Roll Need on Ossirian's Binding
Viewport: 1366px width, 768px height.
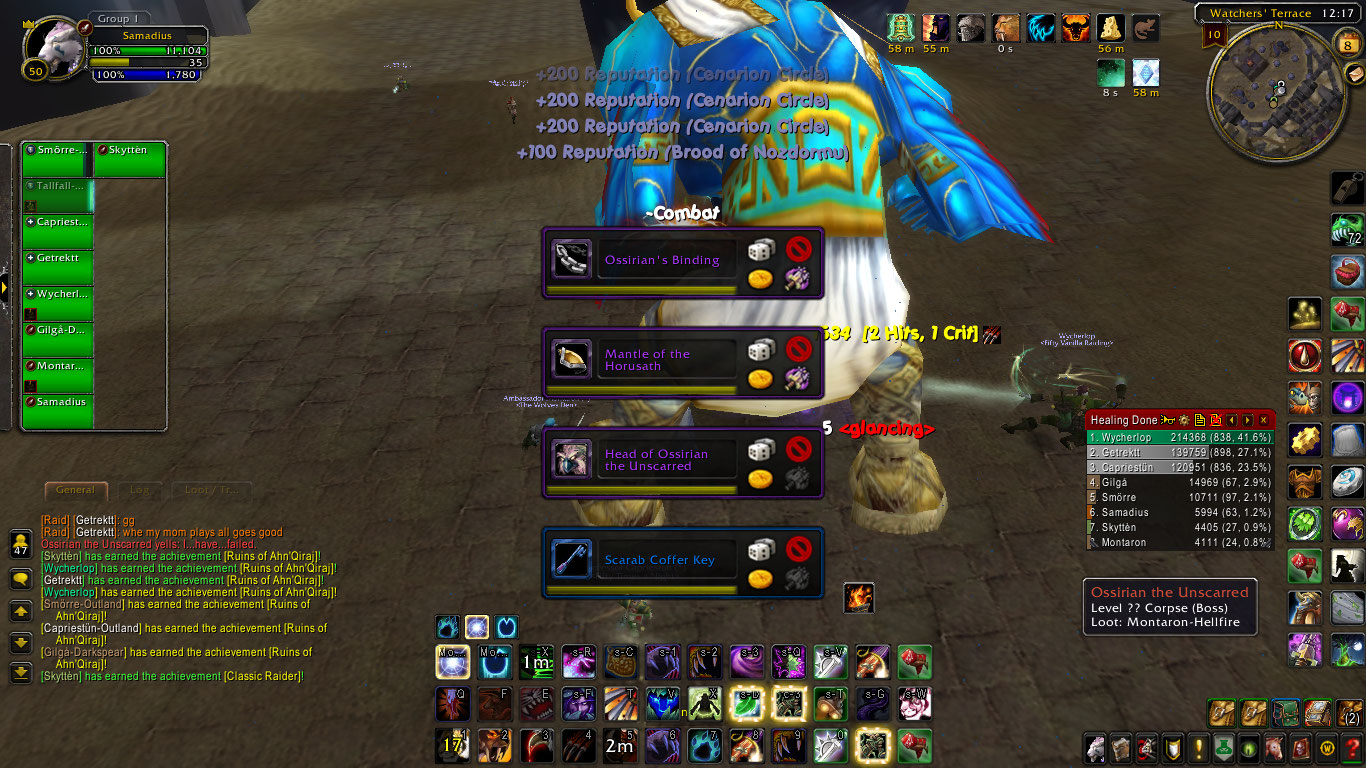point(761,249)
